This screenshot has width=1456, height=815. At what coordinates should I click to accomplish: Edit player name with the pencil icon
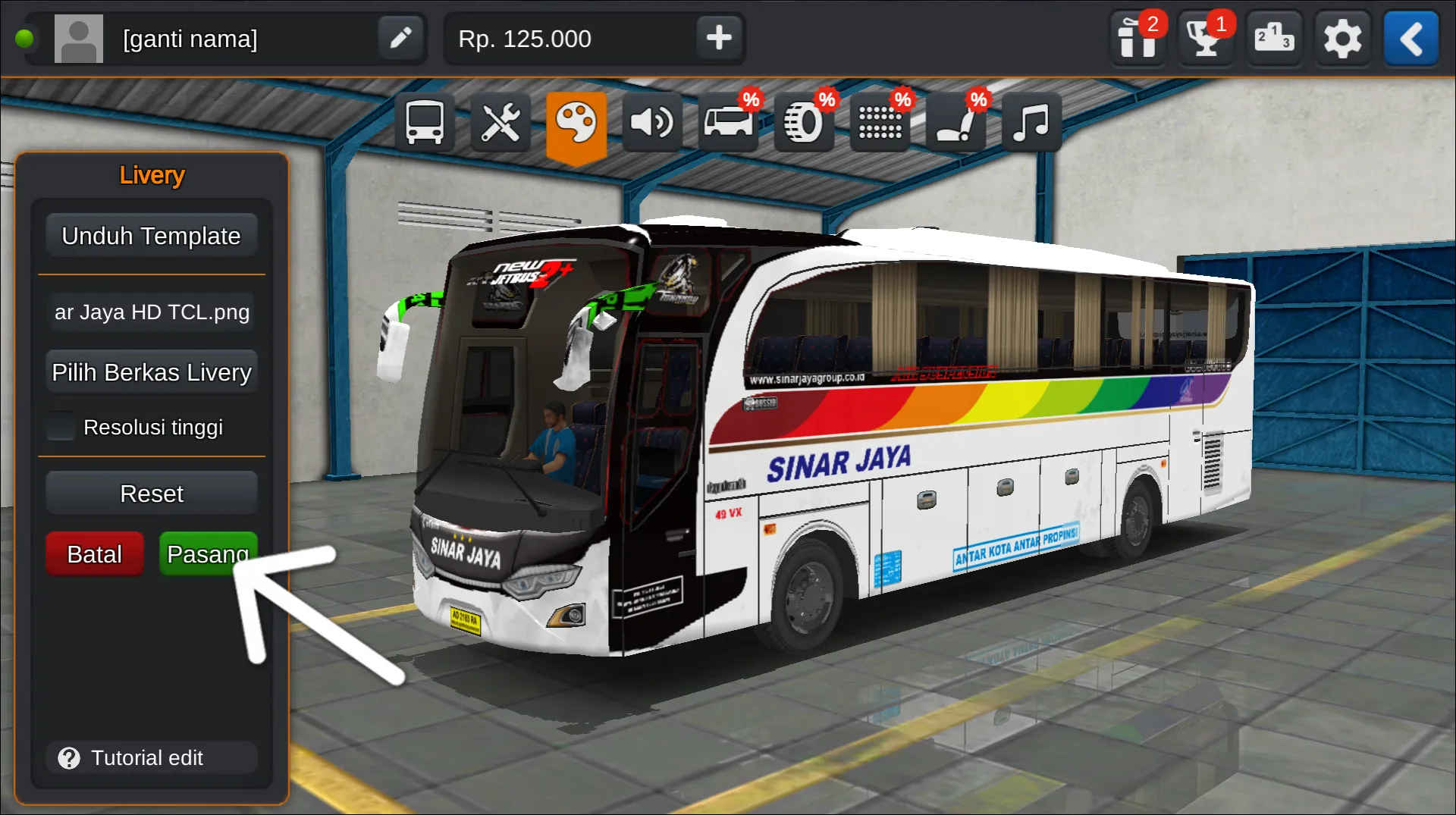tap(400, 38)
